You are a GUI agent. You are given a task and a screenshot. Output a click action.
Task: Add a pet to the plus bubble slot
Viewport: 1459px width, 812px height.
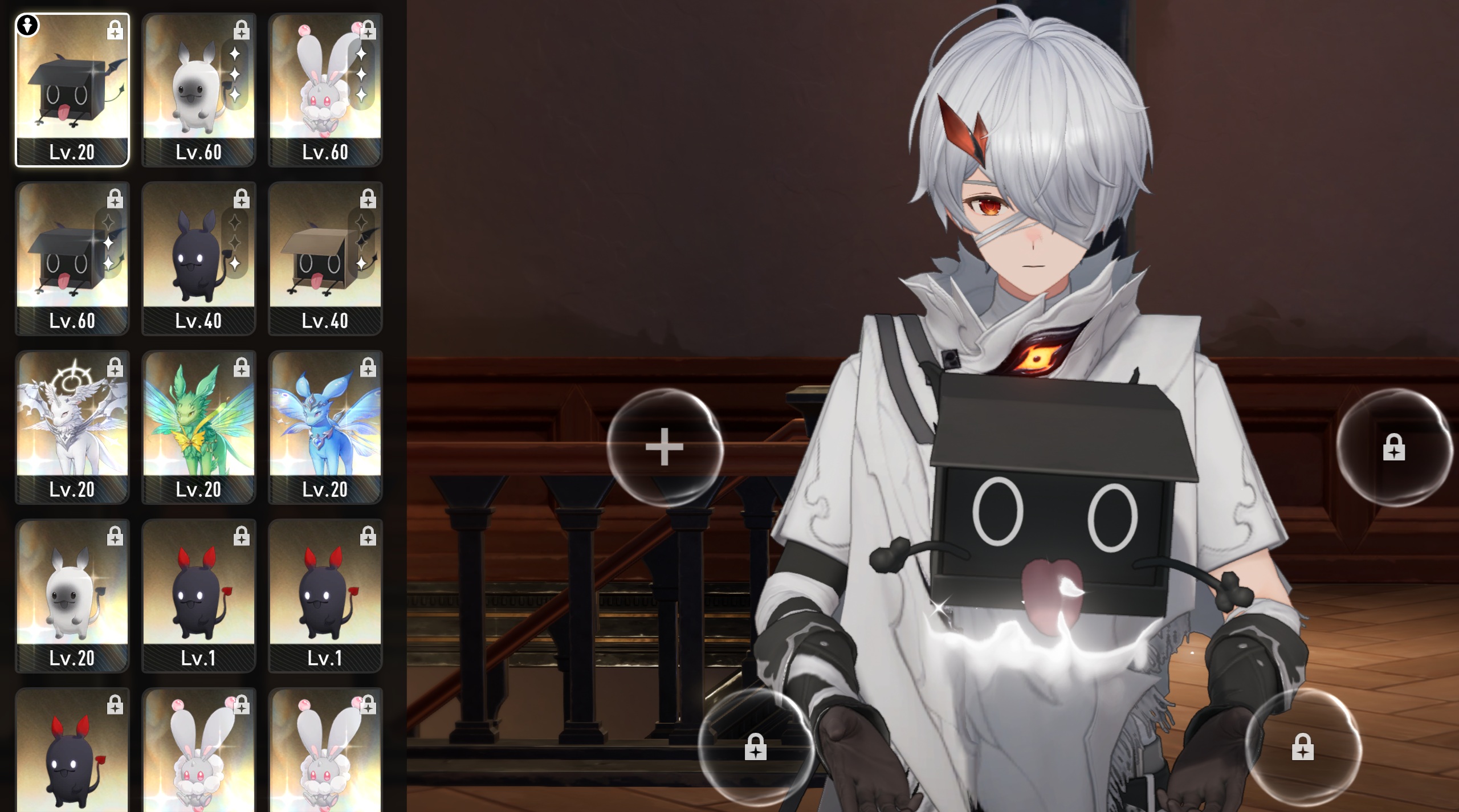pyautogui.click(x=665, y=447)
